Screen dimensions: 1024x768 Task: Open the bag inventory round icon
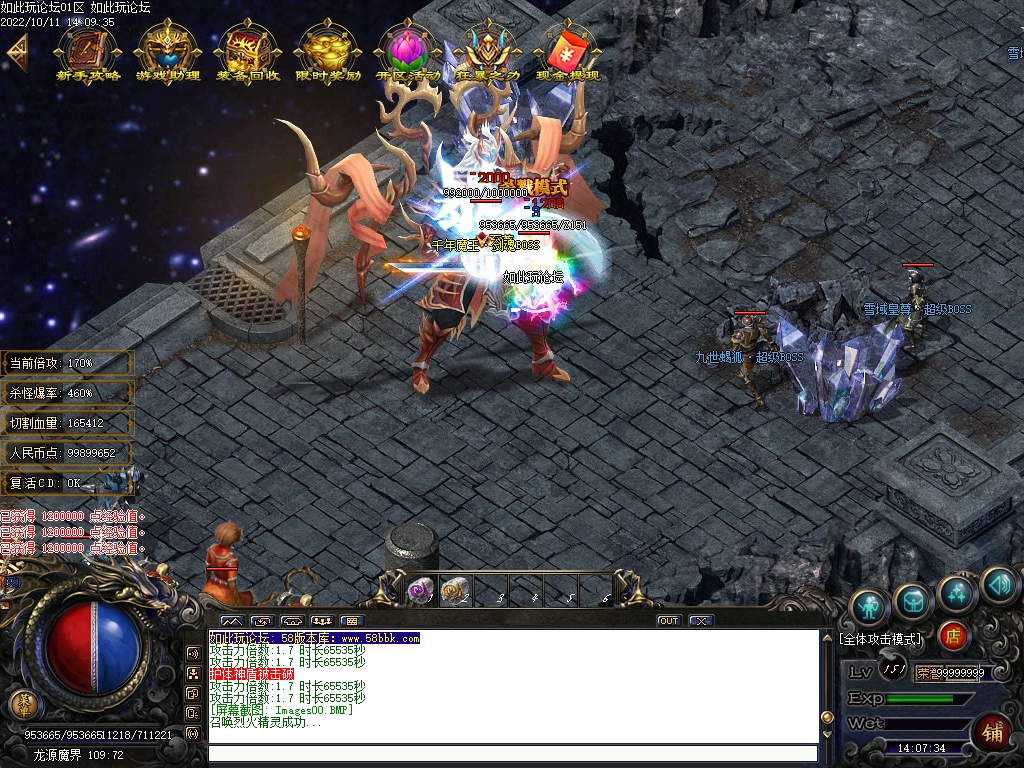(x=913, y=600)
